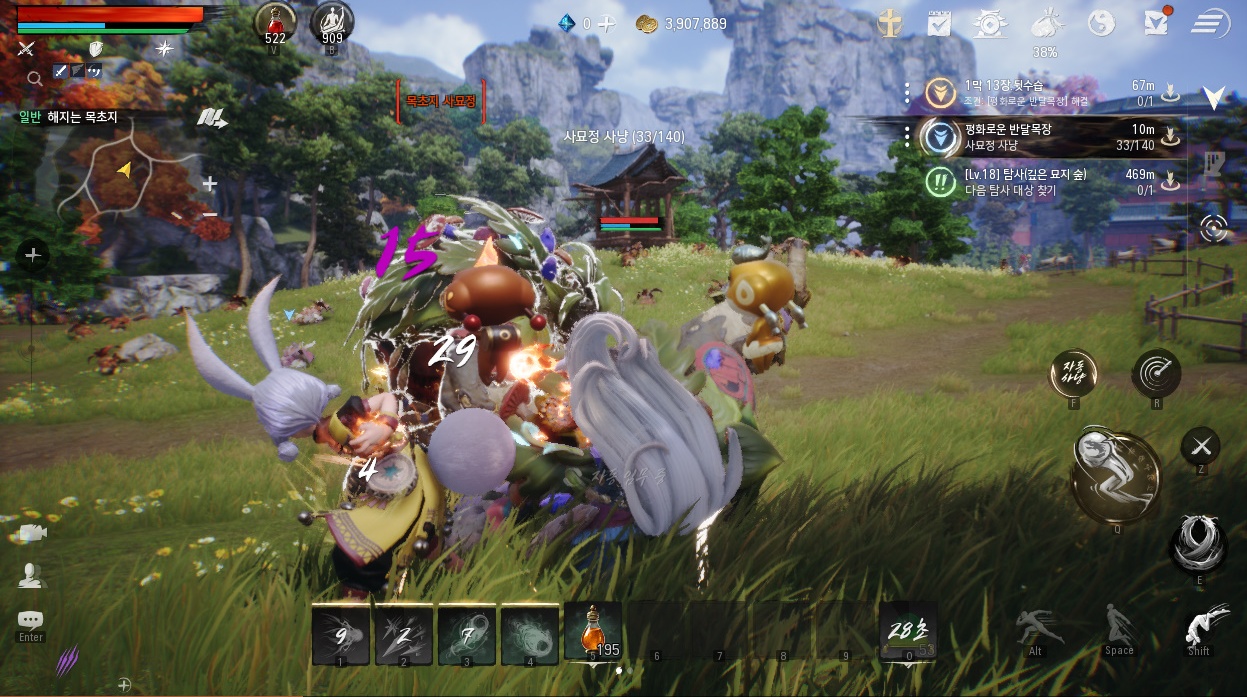Open the camera mode icon
The image size is (1247, 697).
[x=31, y=533]
